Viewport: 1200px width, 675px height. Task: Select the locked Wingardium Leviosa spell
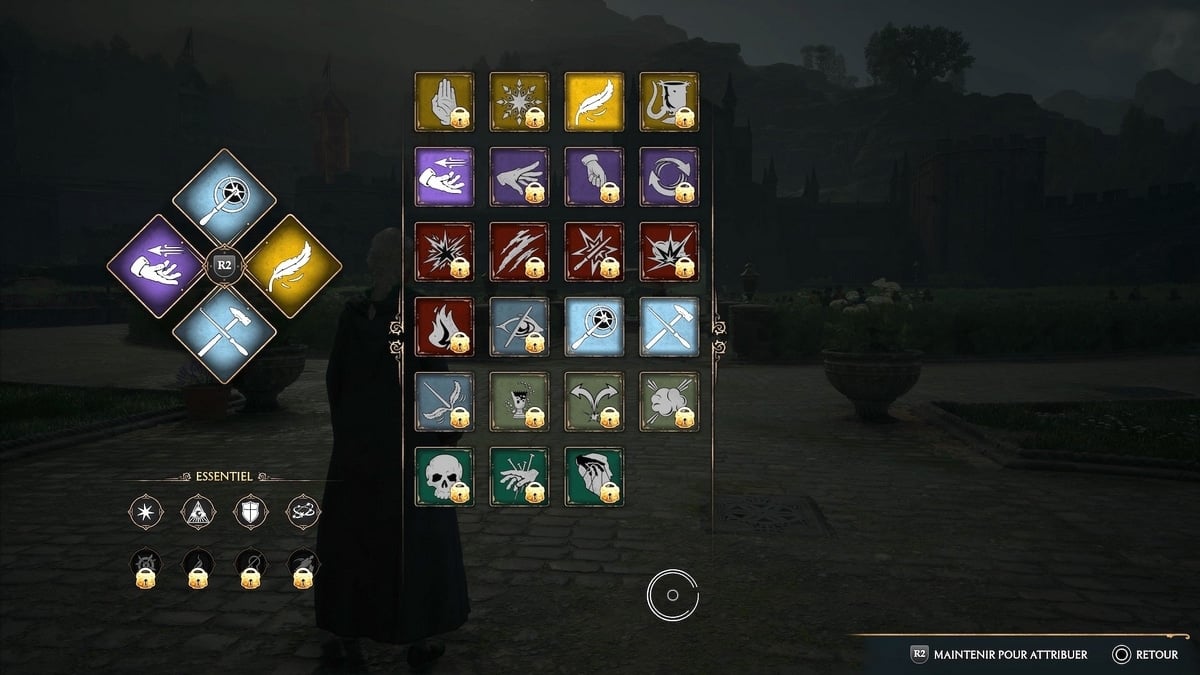click(x=443, y=401)
